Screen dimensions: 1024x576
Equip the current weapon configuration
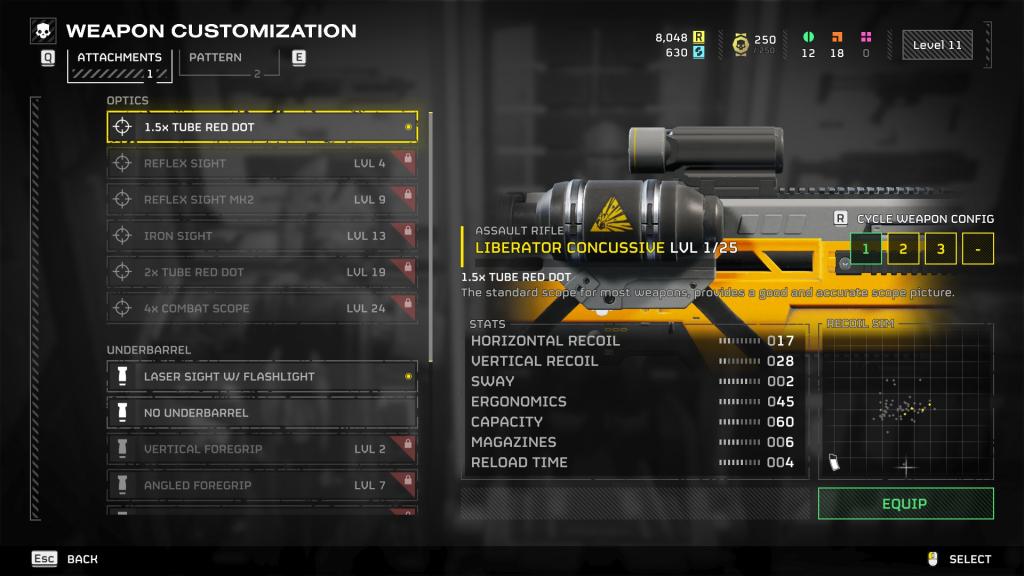(x=905, y=504)
